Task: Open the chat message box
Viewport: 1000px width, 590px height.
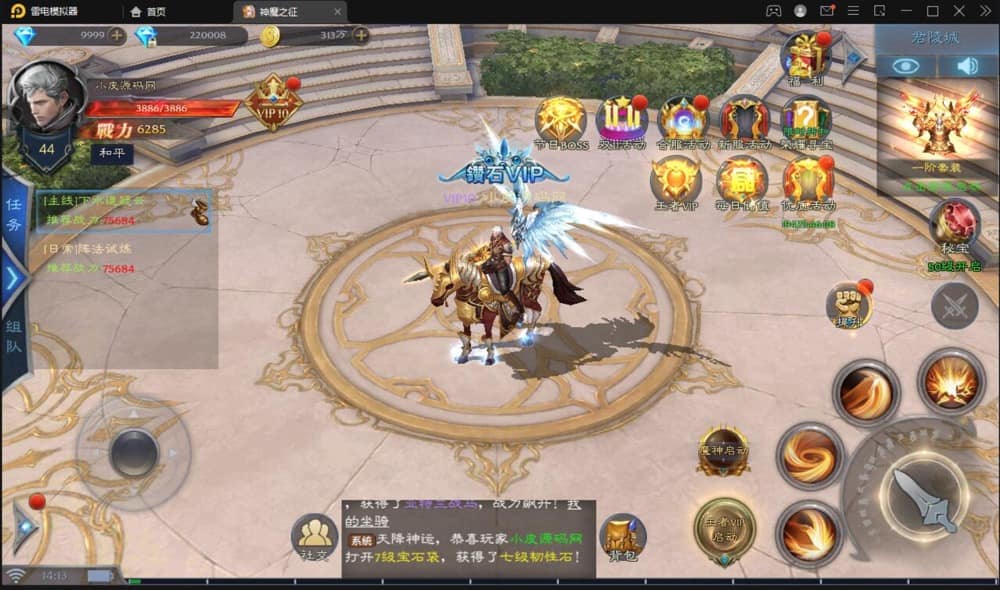Action: click(x=468, y=539)
